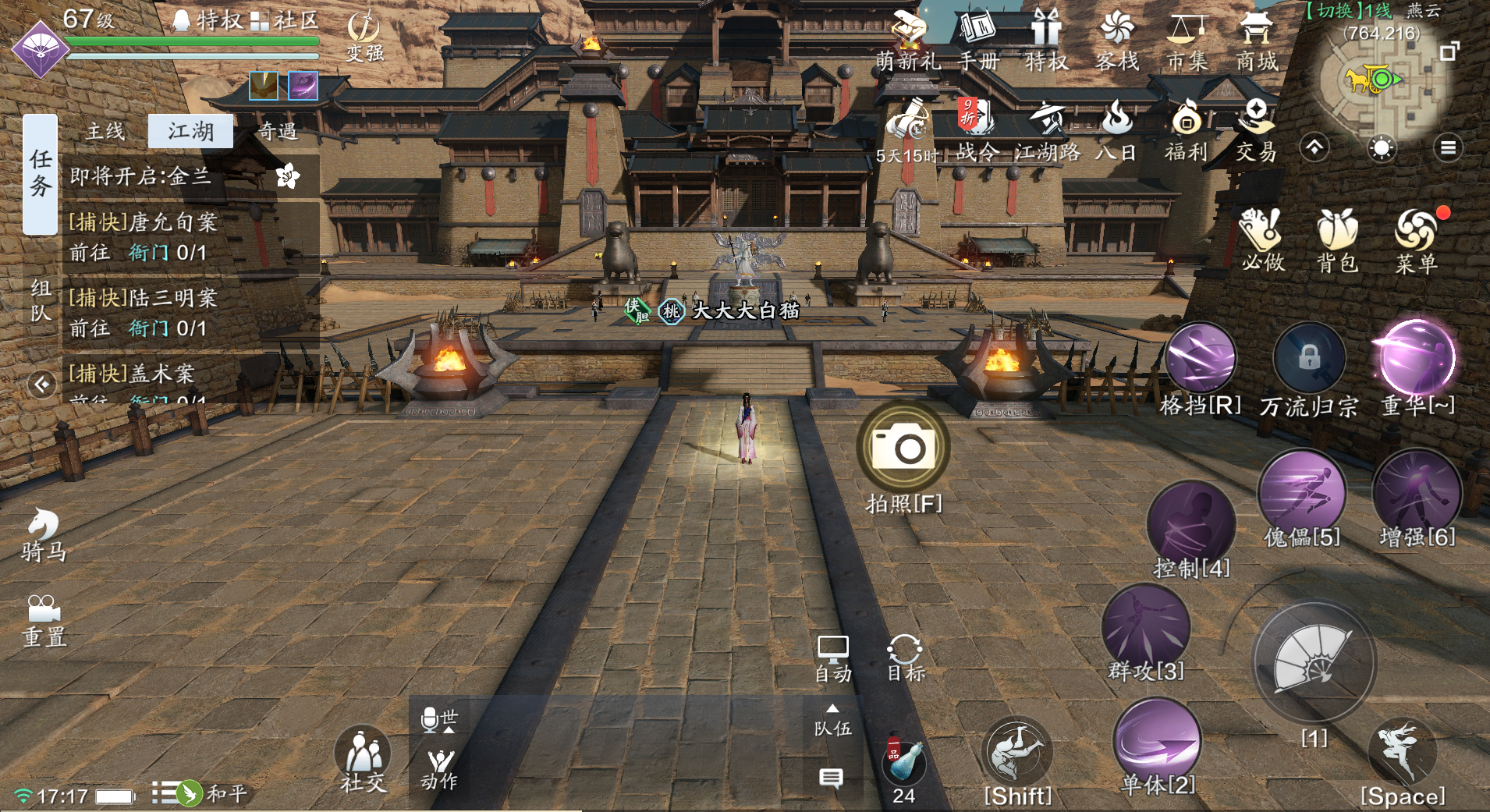Open the 商城 shop
Viewport: 1490px width, 812px height.
click(1256, 41)
